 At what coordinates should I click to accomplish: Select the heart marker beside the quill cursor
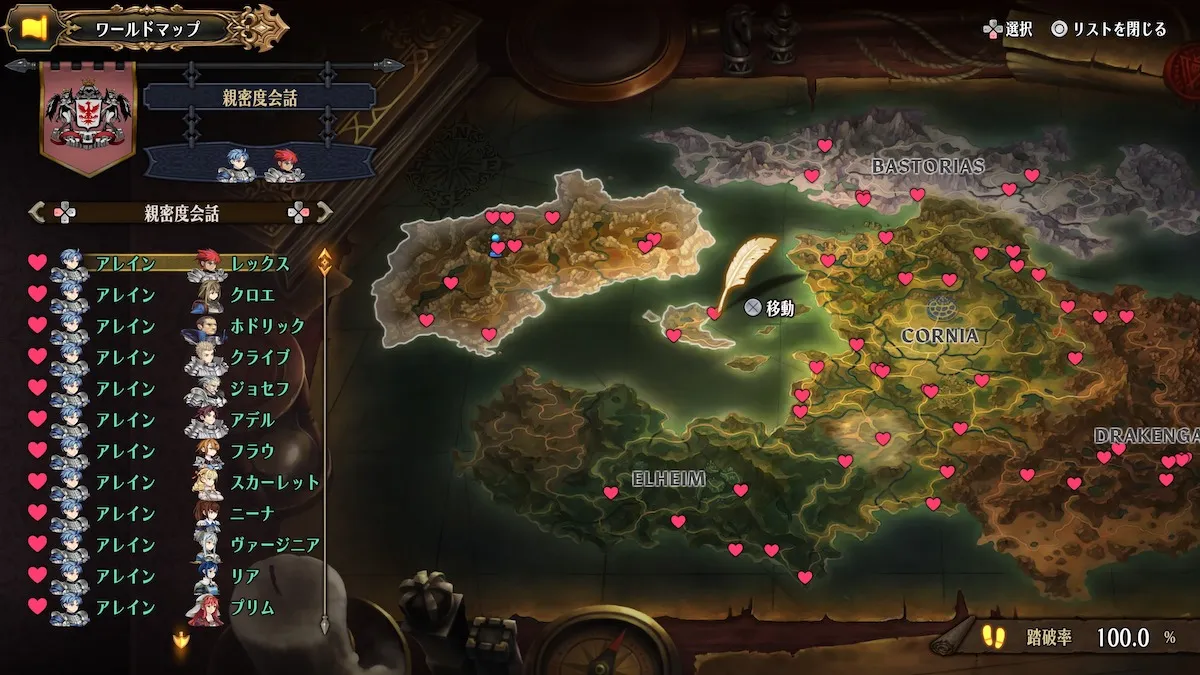click(714, 313)
